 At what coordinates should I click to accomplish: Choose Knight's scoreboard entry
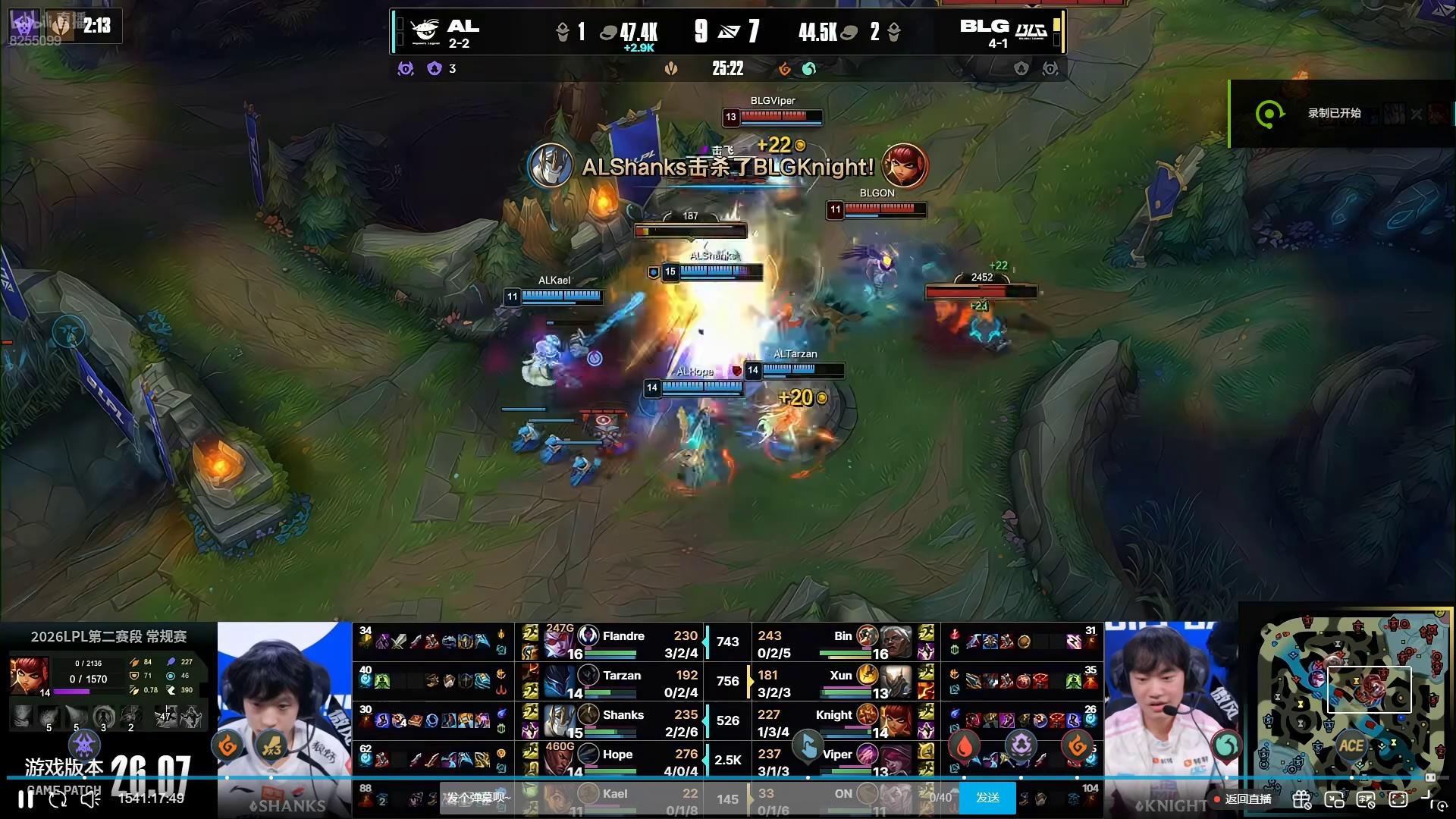pyautogui.click(x=834, y=721)
